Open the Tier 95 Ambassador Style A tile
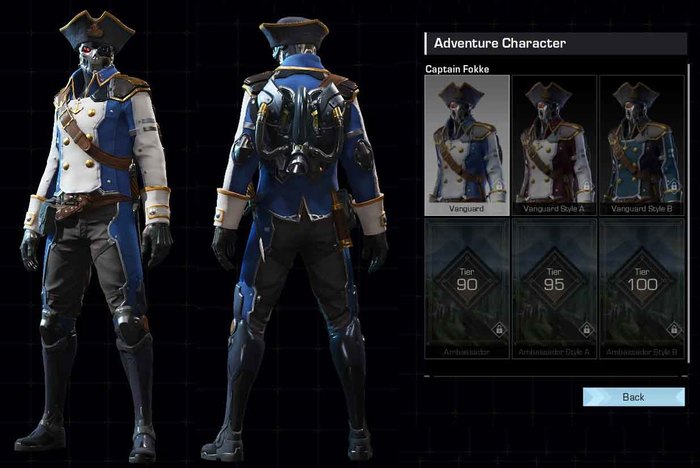This screenshot has height=468, width=700. pyautogui.click(x=554, y=288)
